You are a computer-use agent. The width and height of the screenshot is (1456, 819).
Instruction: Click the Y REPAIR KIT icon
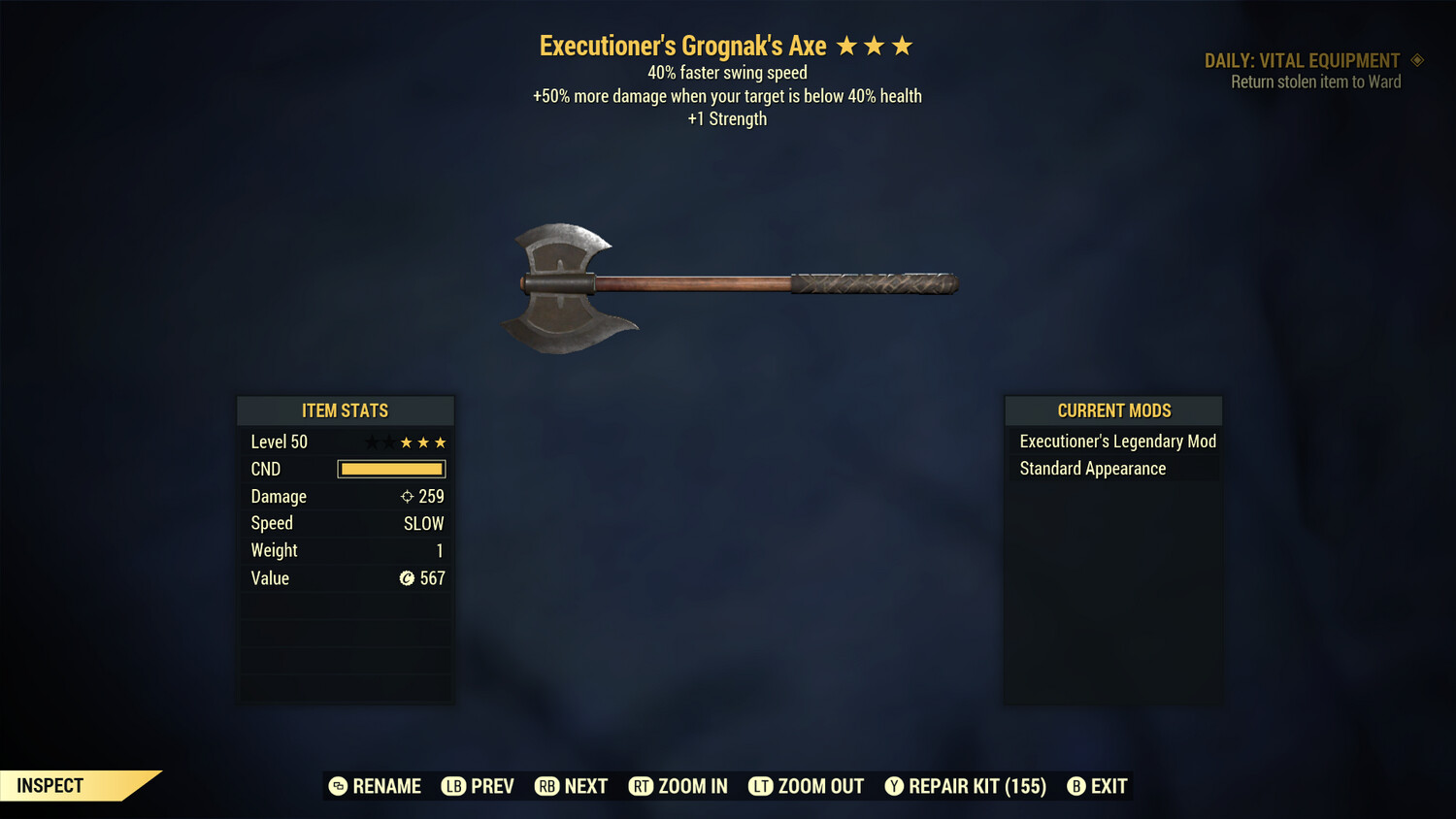895,786
